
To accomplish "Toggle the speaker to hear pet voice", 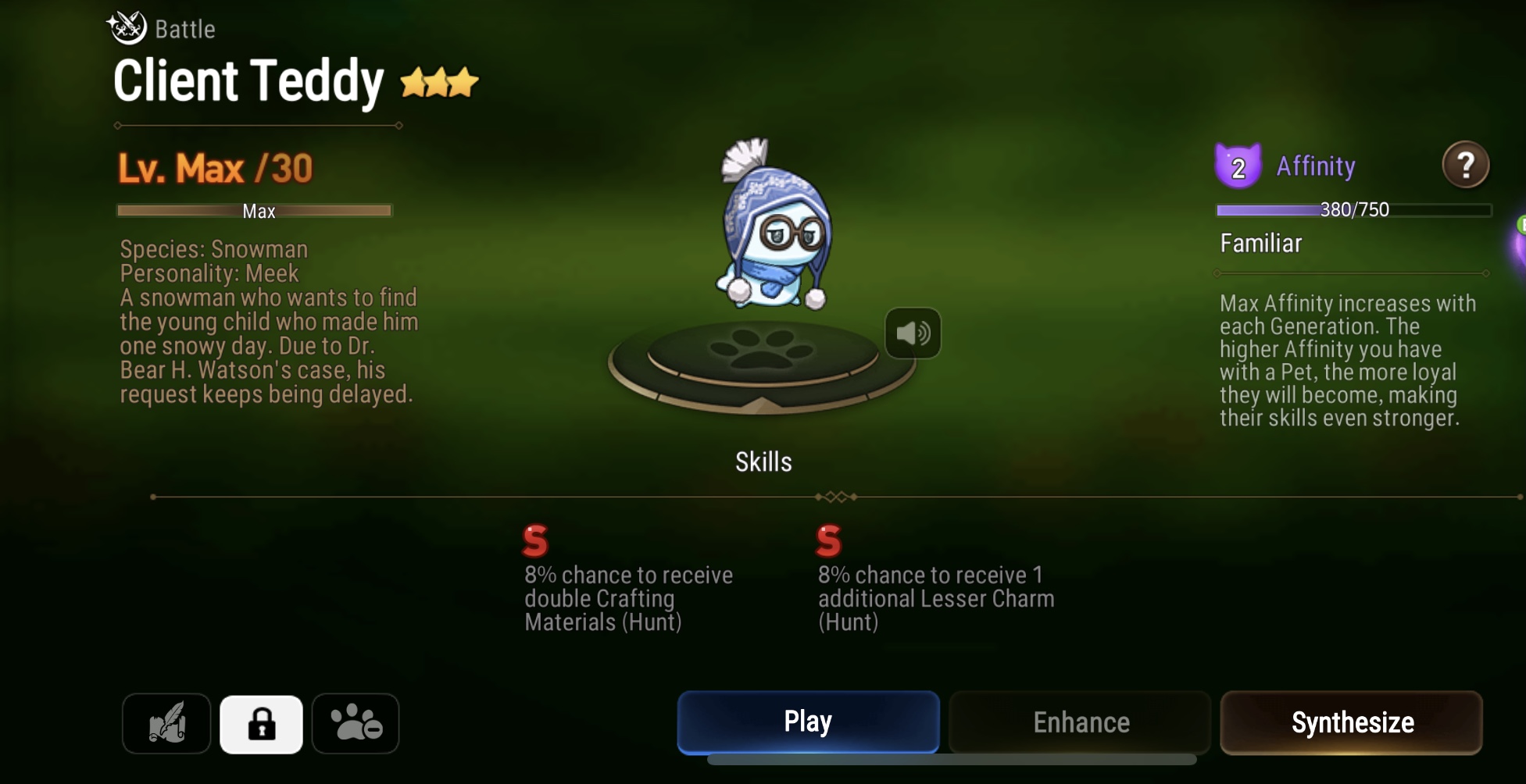I will pyautogui.click(x=913, y=332).
